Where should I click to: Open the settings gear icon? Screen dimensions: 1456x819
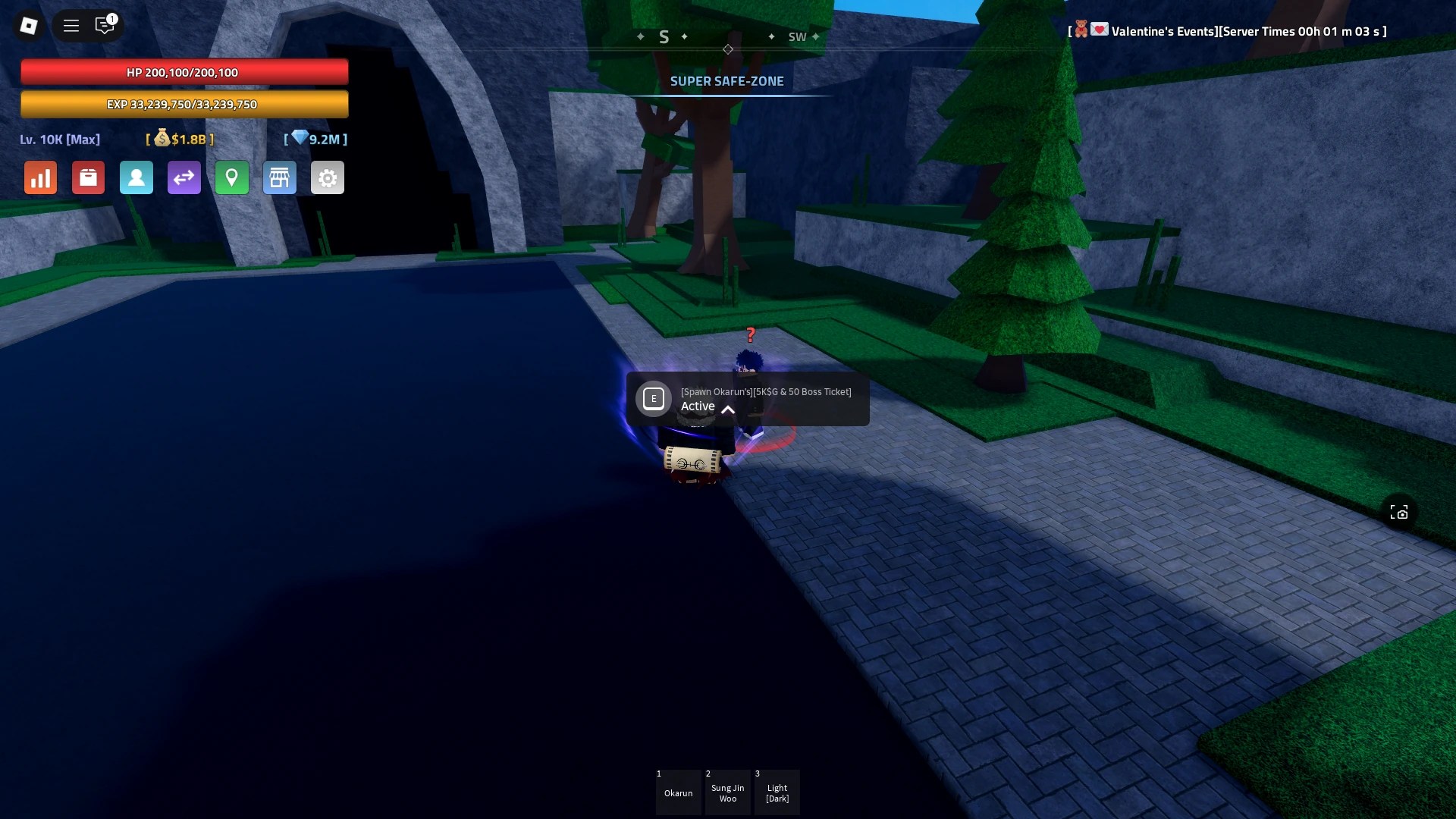[x=328, y=177]
